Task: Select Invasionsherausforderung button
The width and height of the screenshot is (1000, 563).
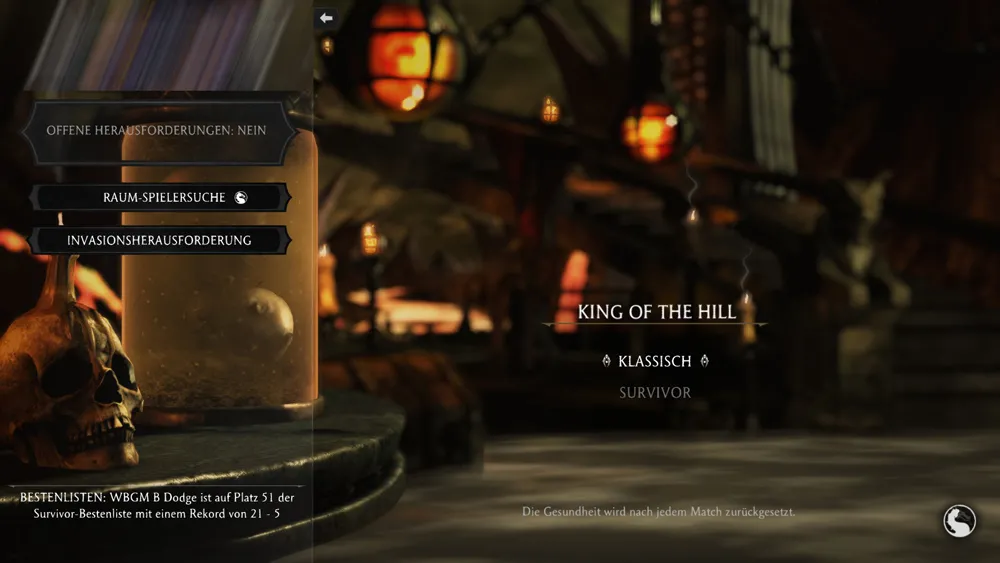Action: pyautogui.click(x=160, y=240)
